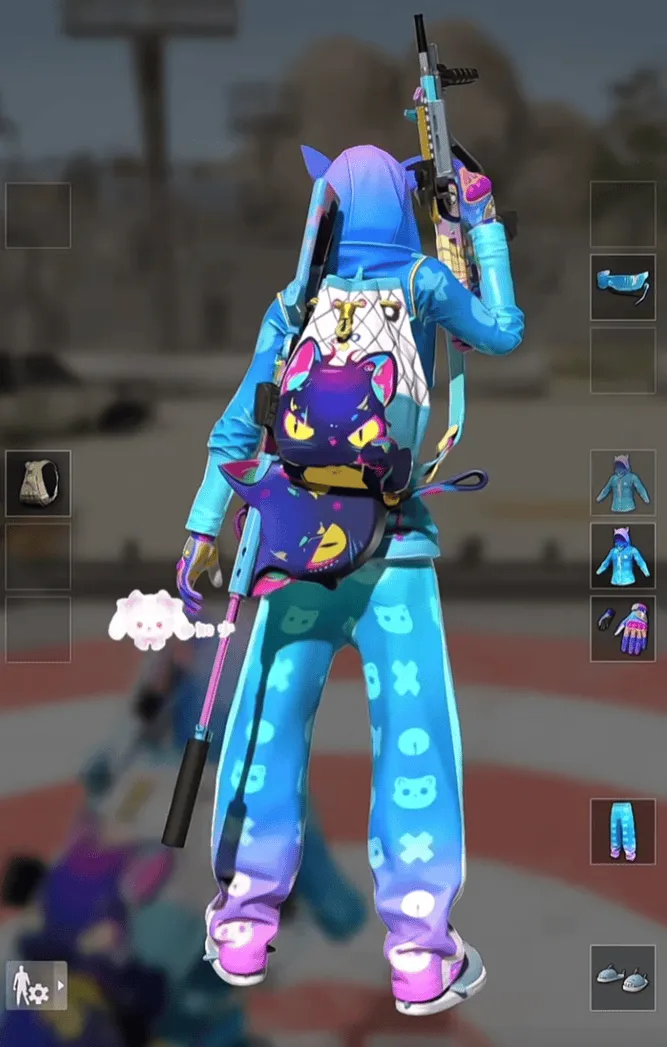
Task: Click the purple gloves slot
Action: coord(622,629)
